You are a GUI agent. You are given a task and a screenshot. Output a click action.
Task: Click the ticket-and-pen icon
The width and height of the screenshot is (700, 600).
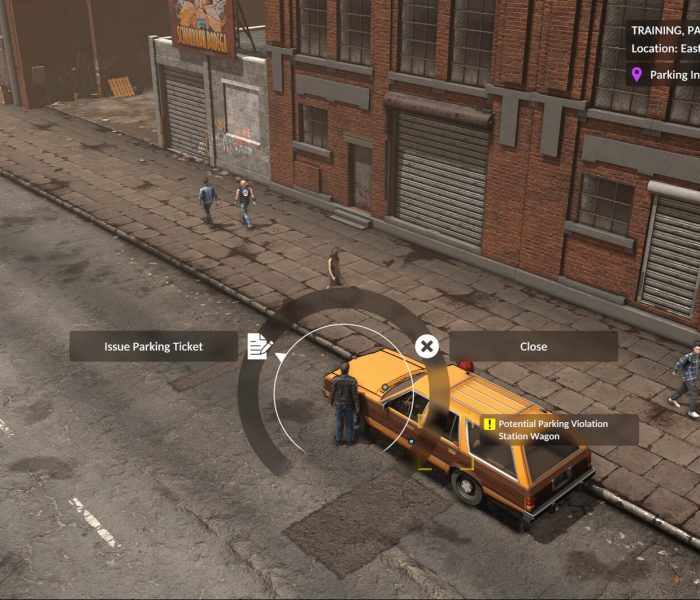pyautogui.click(x=259, y=346)
